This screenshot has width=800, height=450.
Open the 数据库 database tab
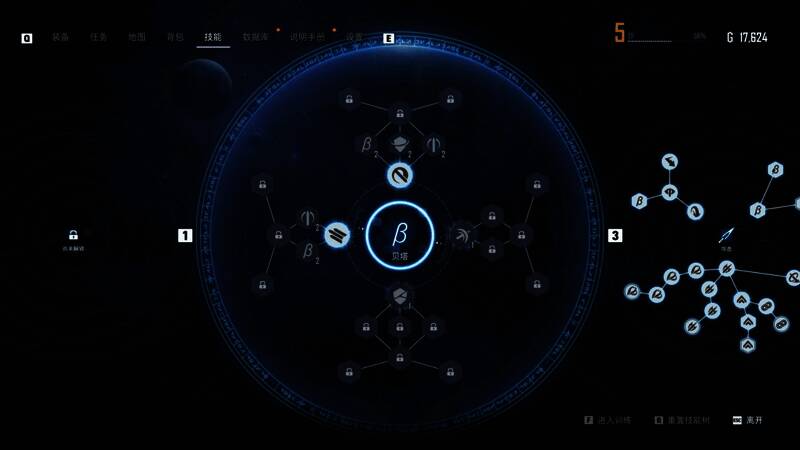255,37
